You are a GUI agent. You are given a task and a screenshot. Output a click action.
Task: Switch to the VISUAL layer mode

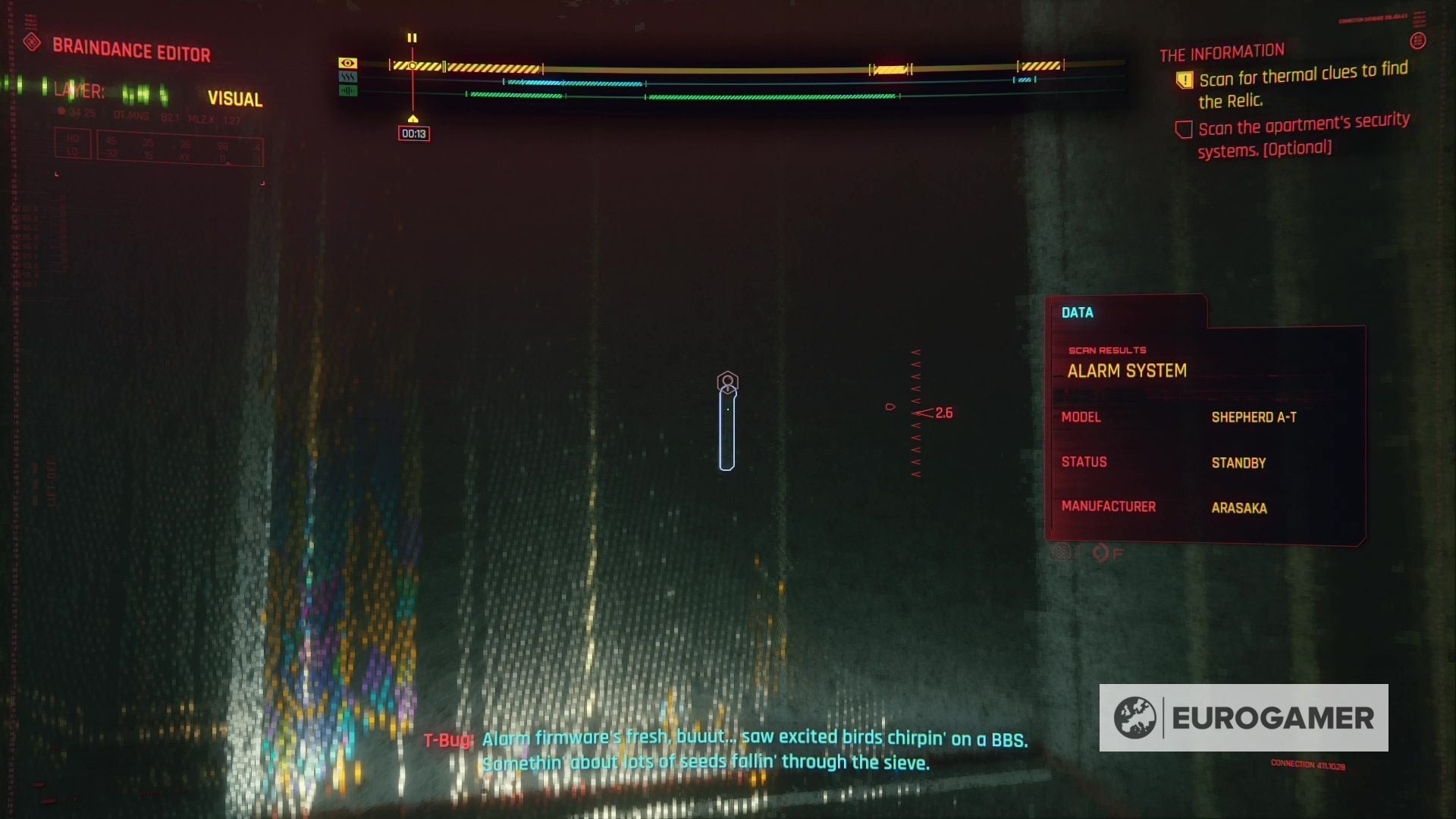[235, 99]
